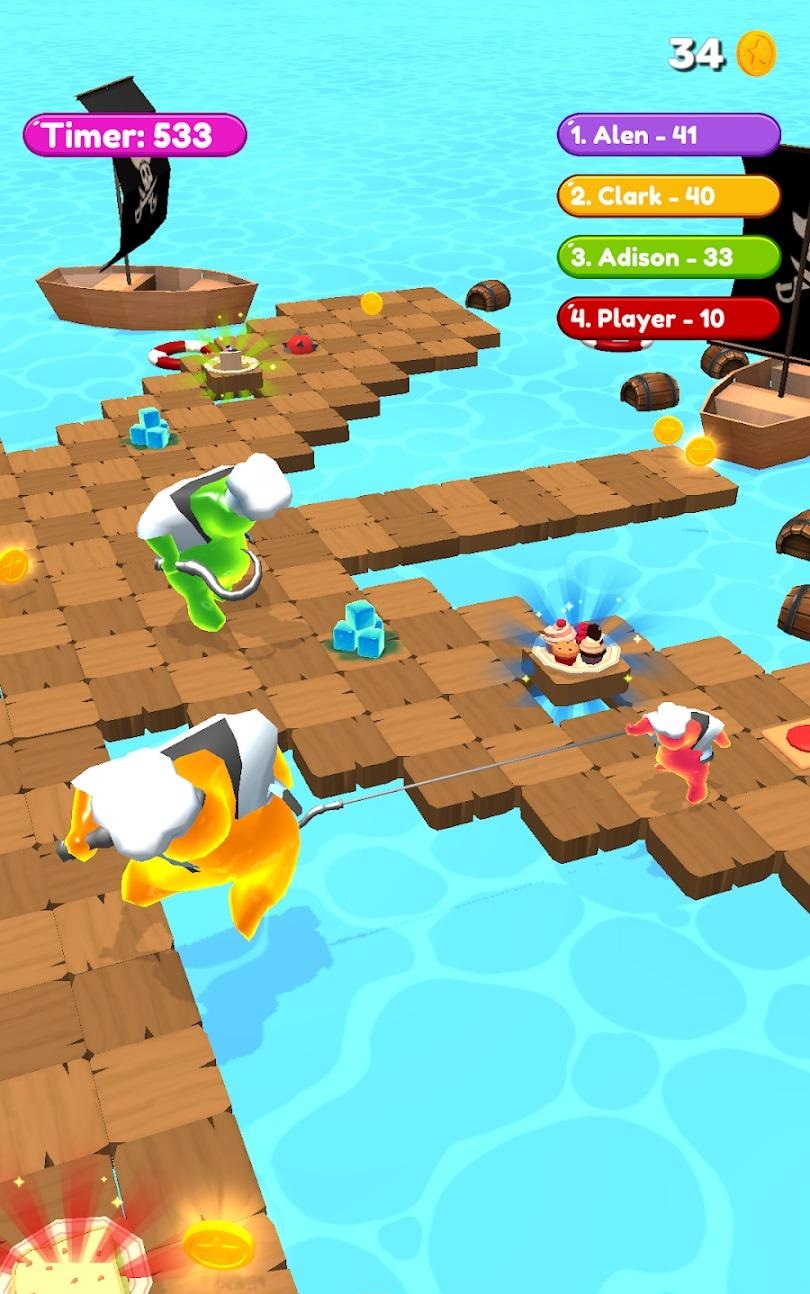Select the red Player leaderboard row
Screen dimensions: 810x1294
[668, 319]
